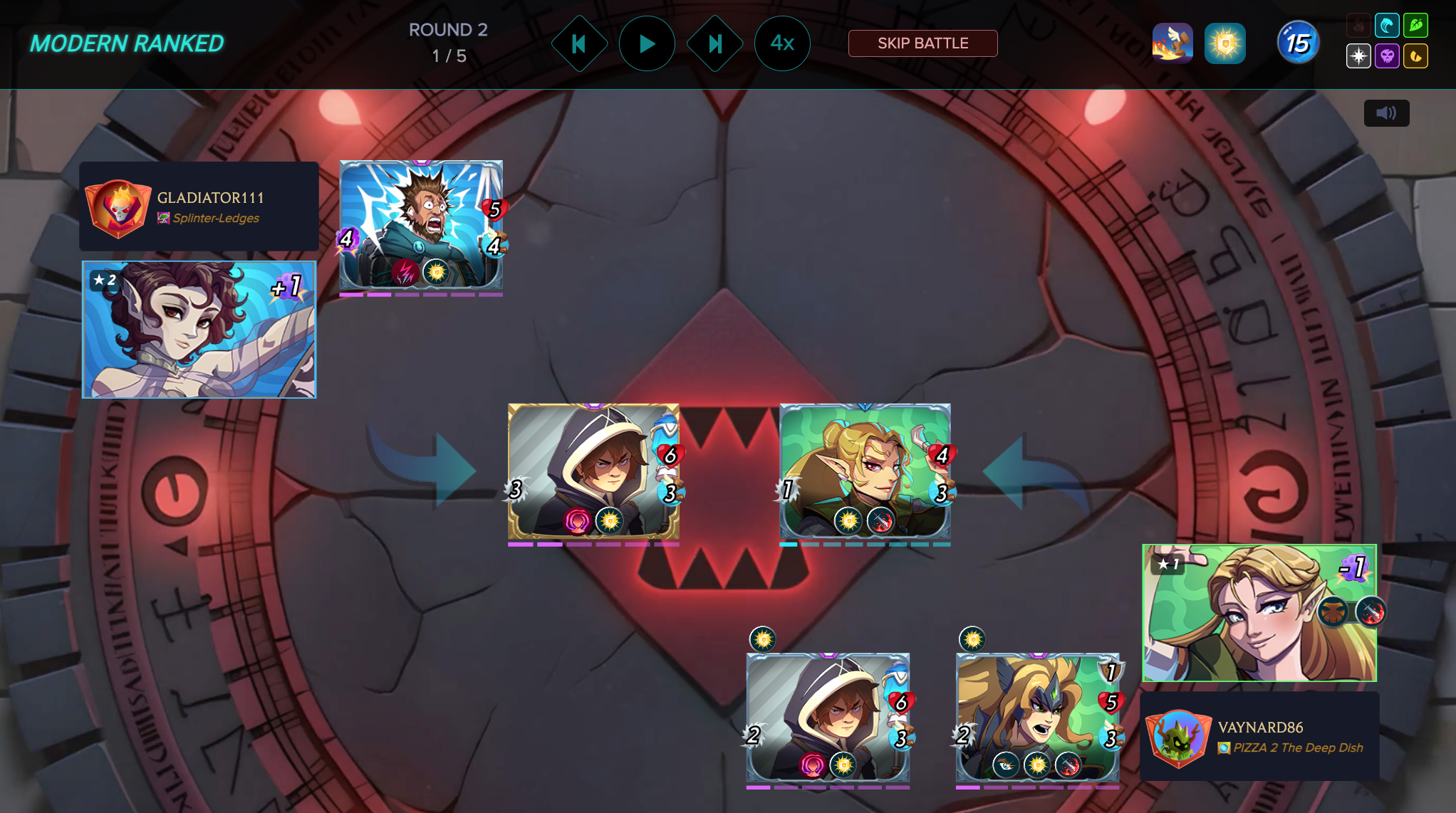Skip the battle replay
This screenshot has height=813, width=1456.
point(922,43)
